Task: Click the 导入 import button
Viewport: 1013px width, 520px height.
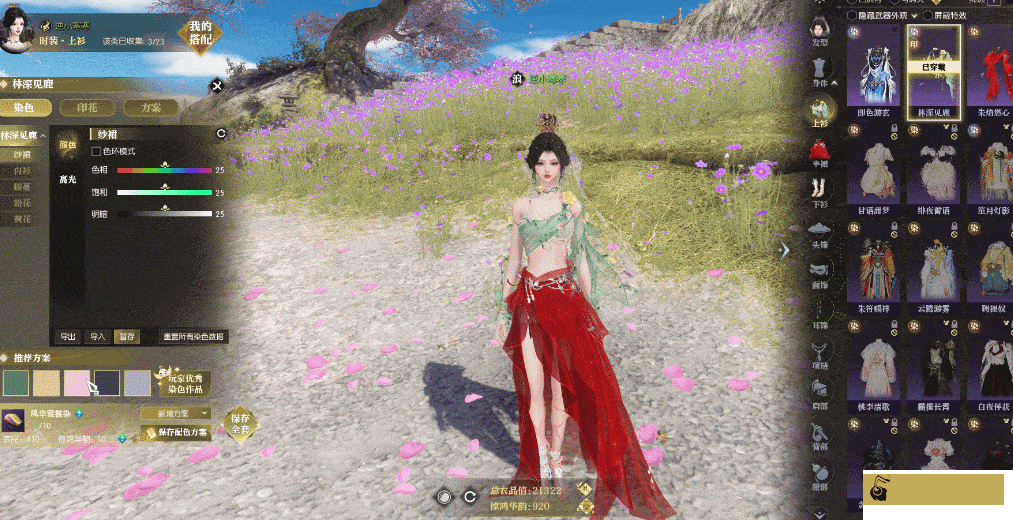Action: (x=97, y=337)
